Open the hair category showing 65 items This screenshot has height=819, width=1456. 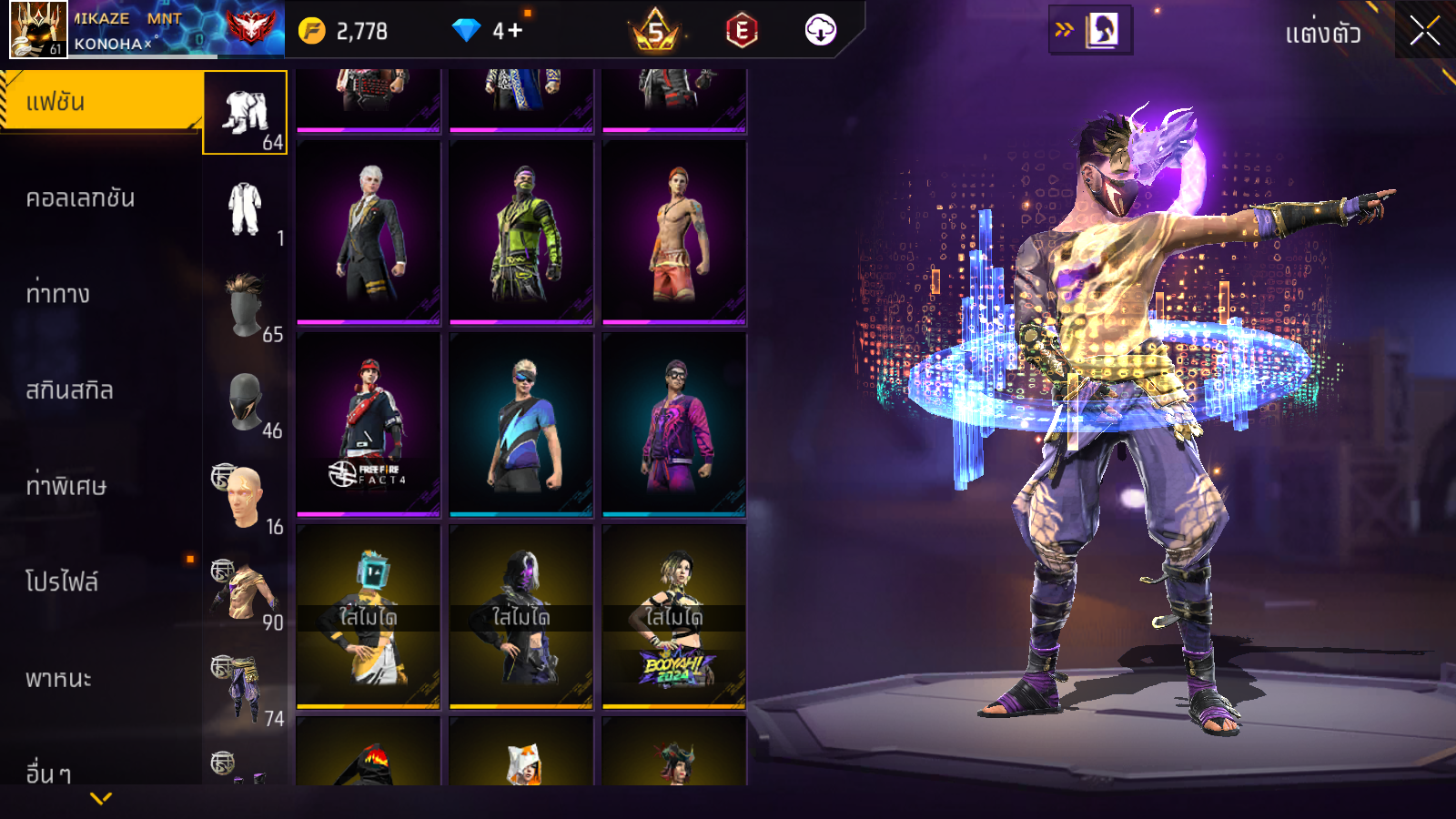245,305
